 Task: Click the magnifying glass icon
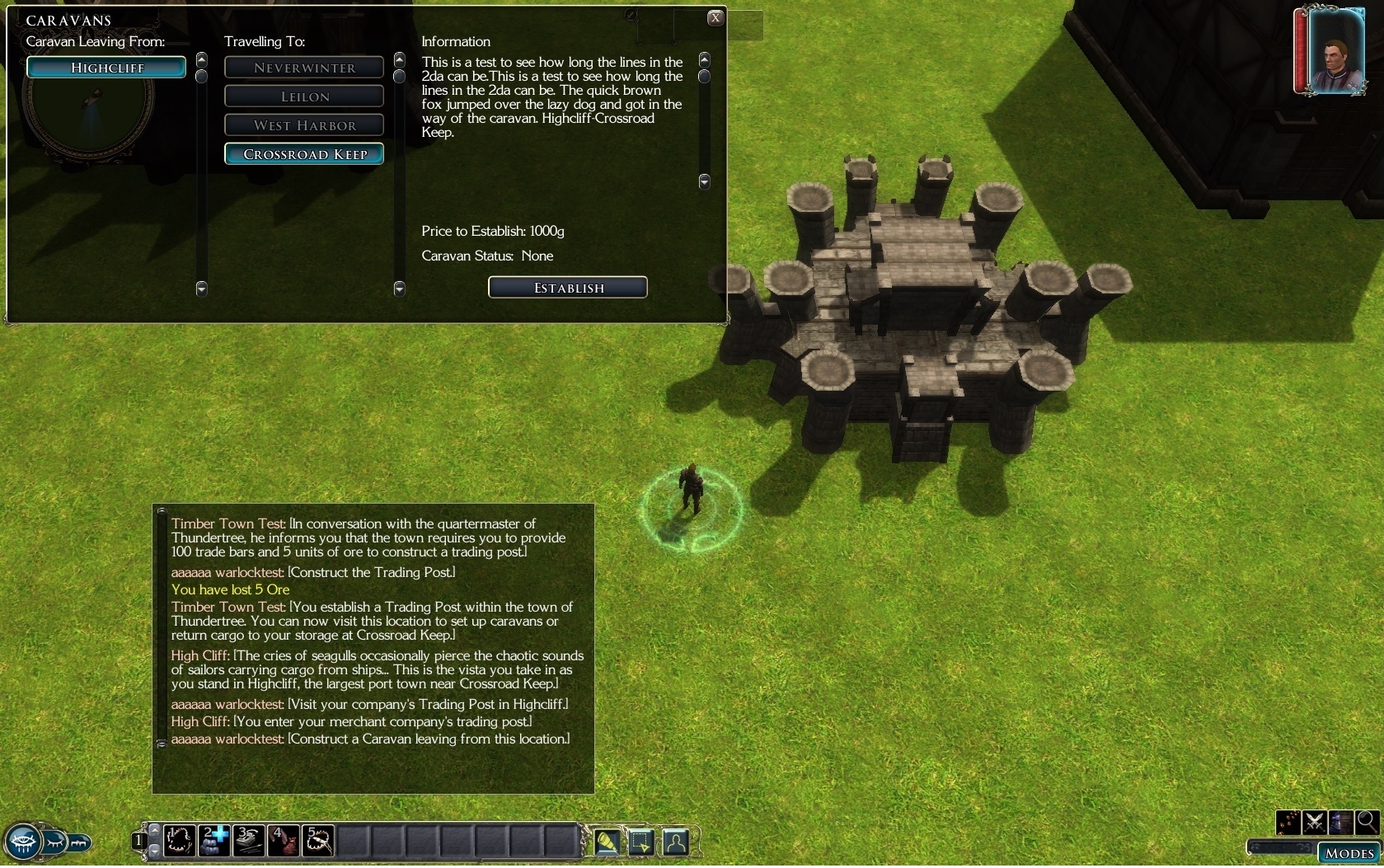click(x=1367, y=821)
